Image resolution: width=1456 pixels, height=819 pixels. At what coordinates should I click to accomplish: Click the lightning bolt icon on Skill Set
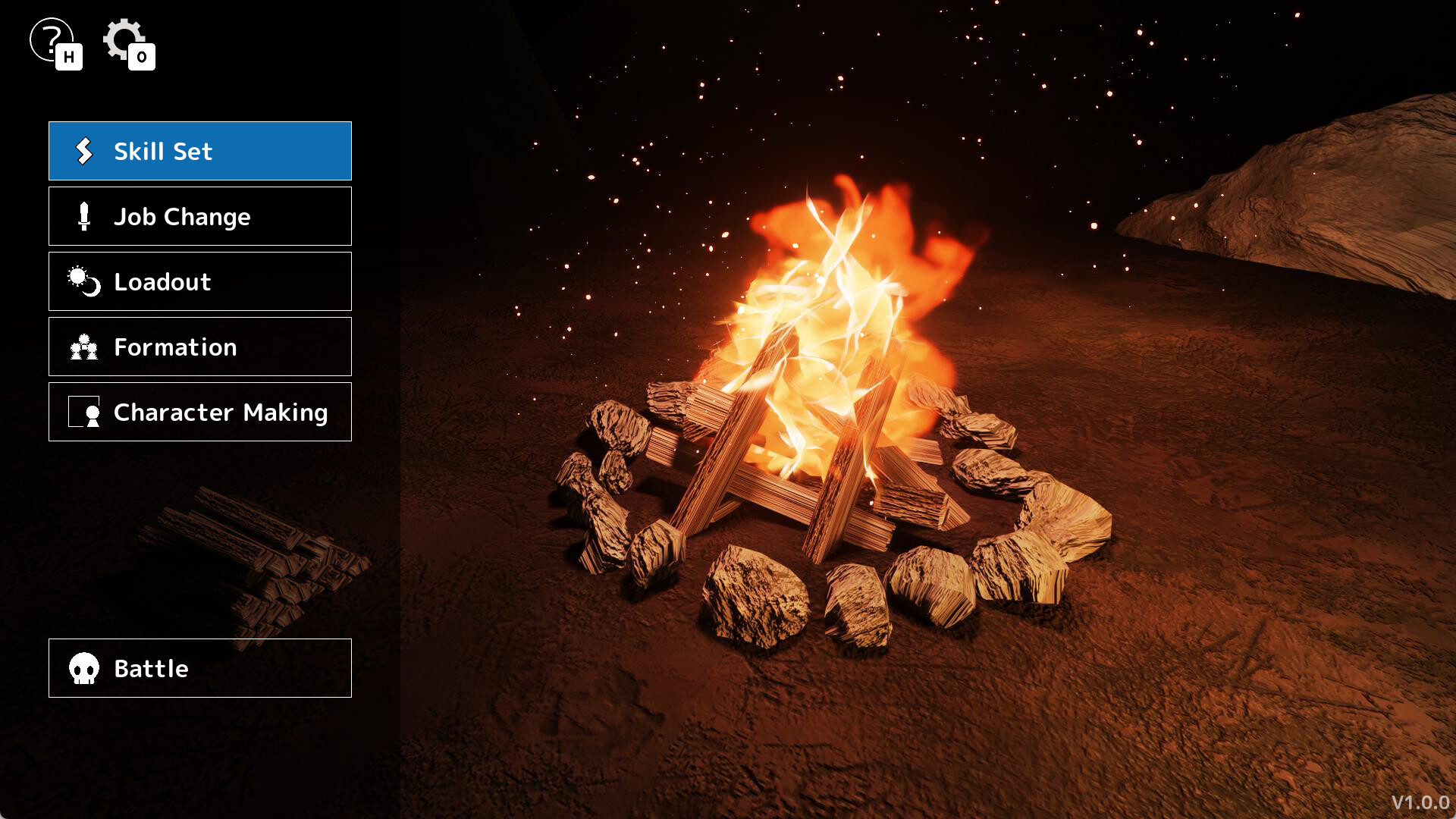coord(83,151)
